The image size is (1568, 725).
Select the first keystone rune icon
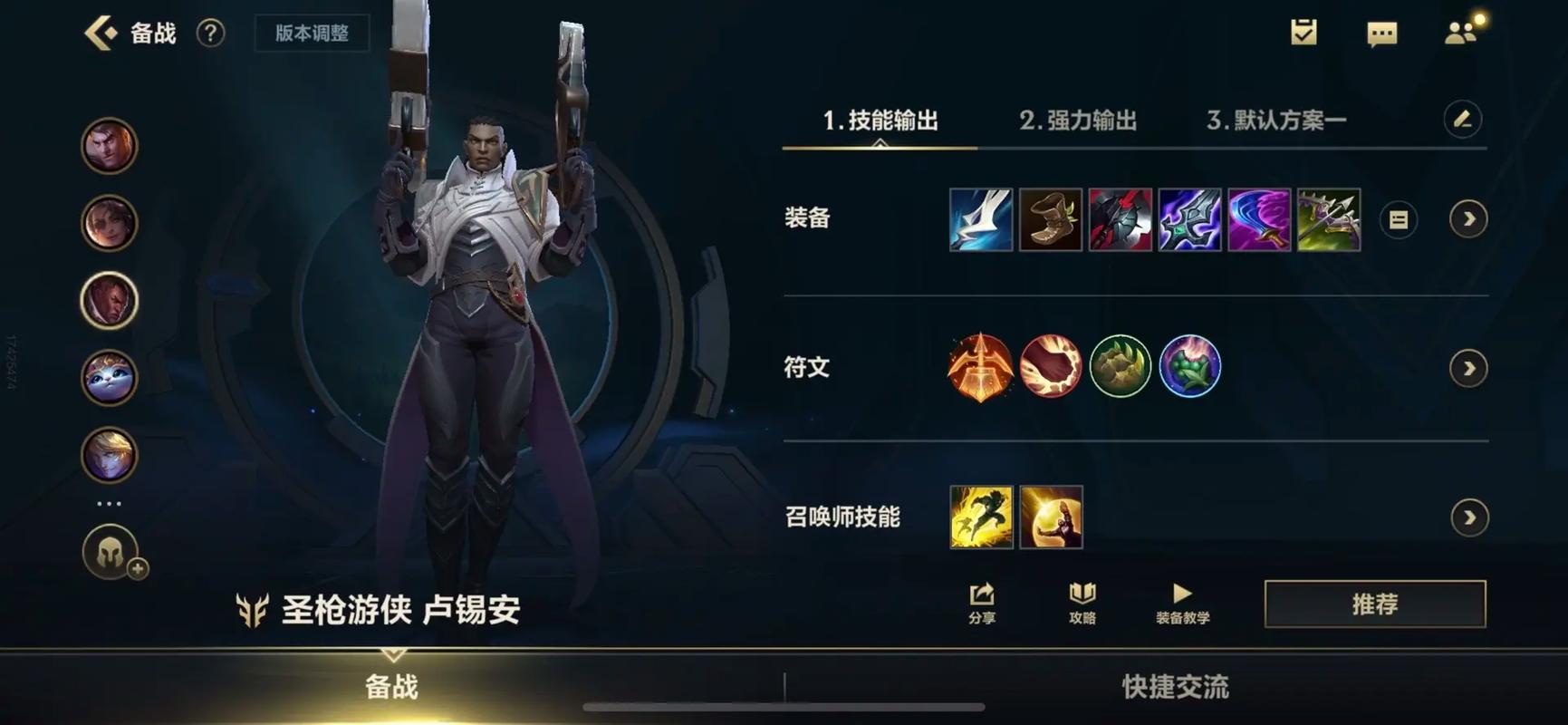coord(982,366)
